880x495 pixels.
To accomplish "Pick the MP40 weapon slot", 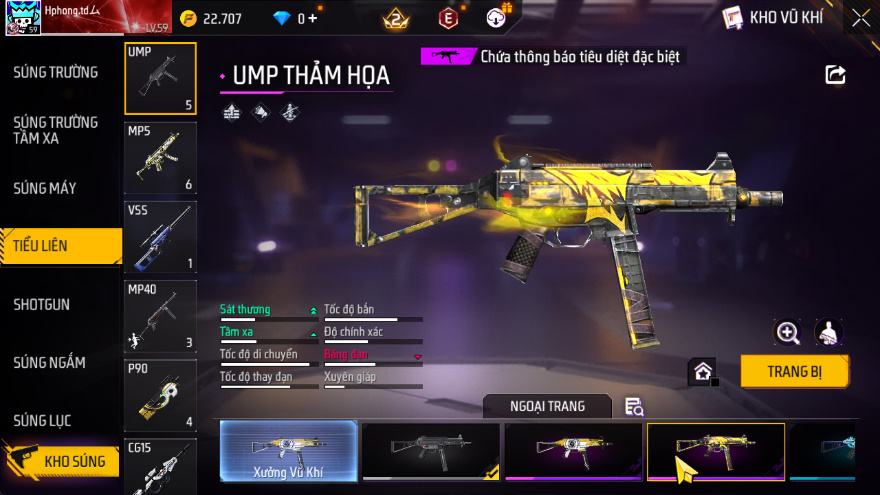I will tap(160, 316).
